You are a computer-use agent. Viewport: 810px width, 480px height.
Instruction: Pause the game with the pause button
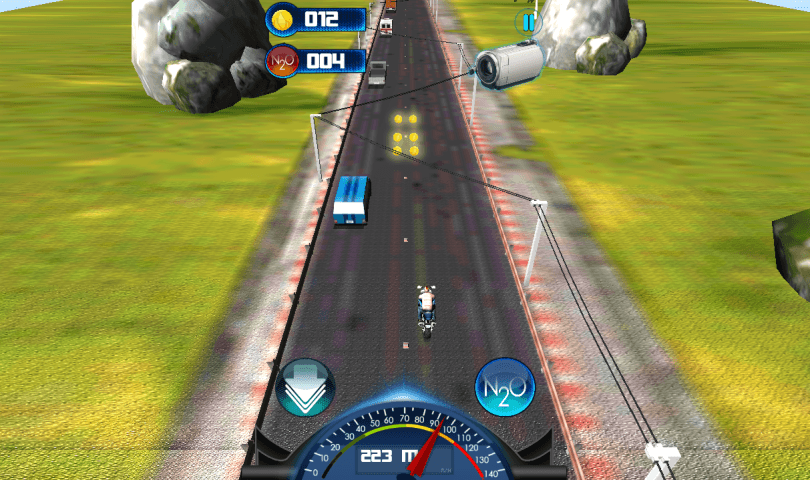click(526, 21)
